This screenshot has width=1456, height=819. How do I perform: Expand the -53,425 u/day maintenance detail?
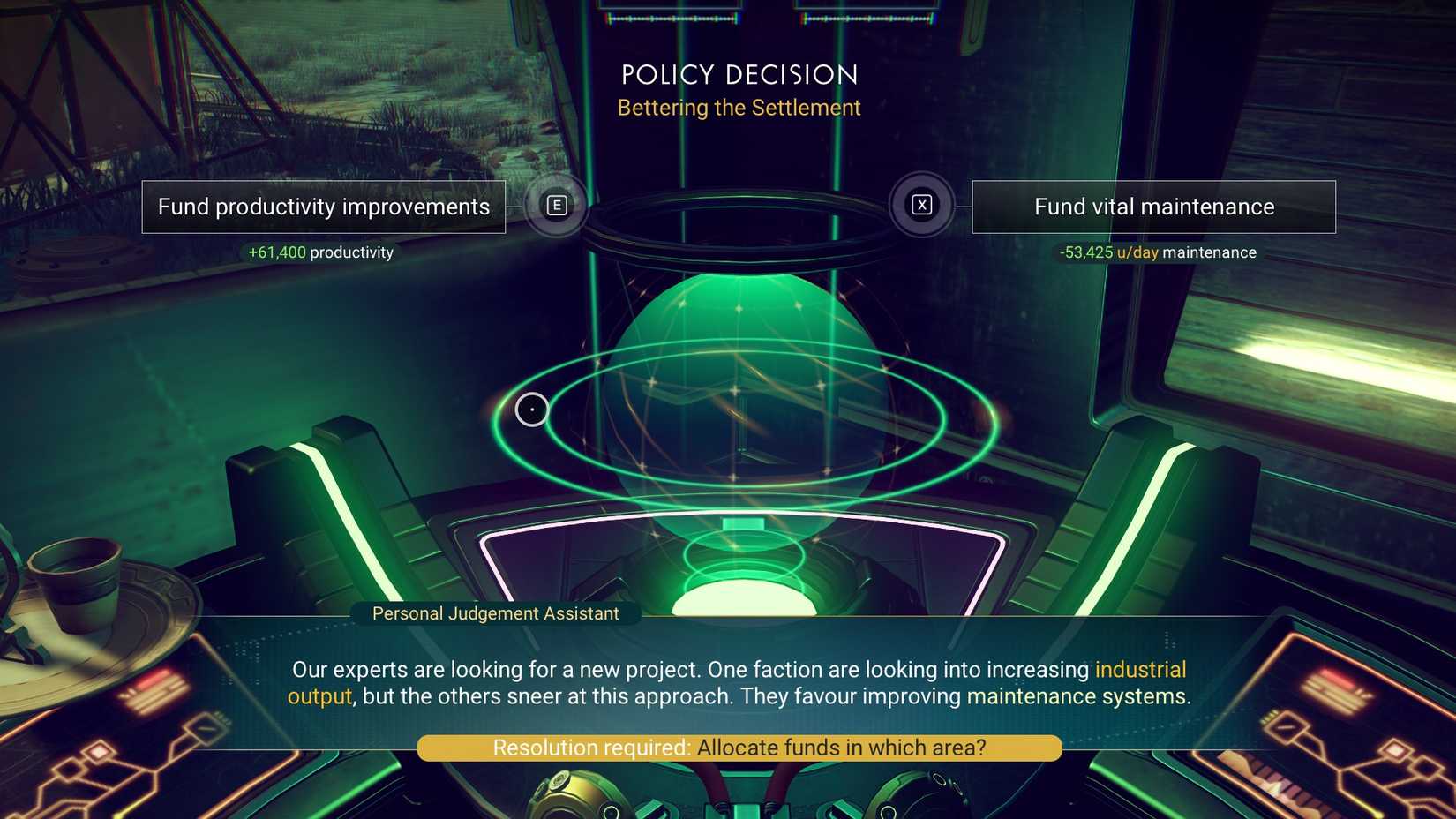point(1157,252)
